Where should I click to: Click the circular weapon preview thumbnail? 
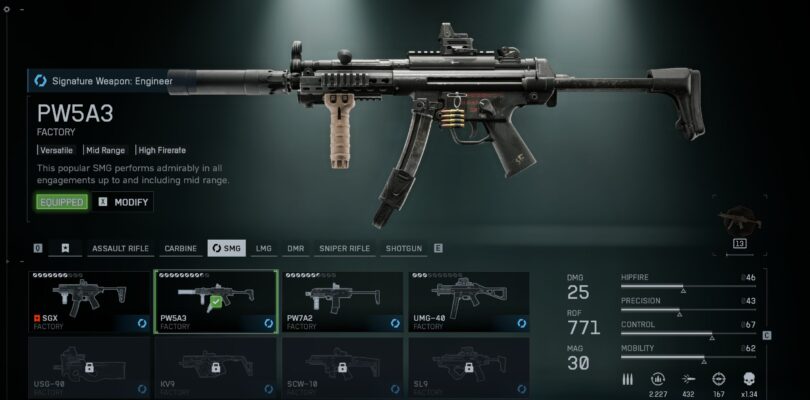click(740, 218)
